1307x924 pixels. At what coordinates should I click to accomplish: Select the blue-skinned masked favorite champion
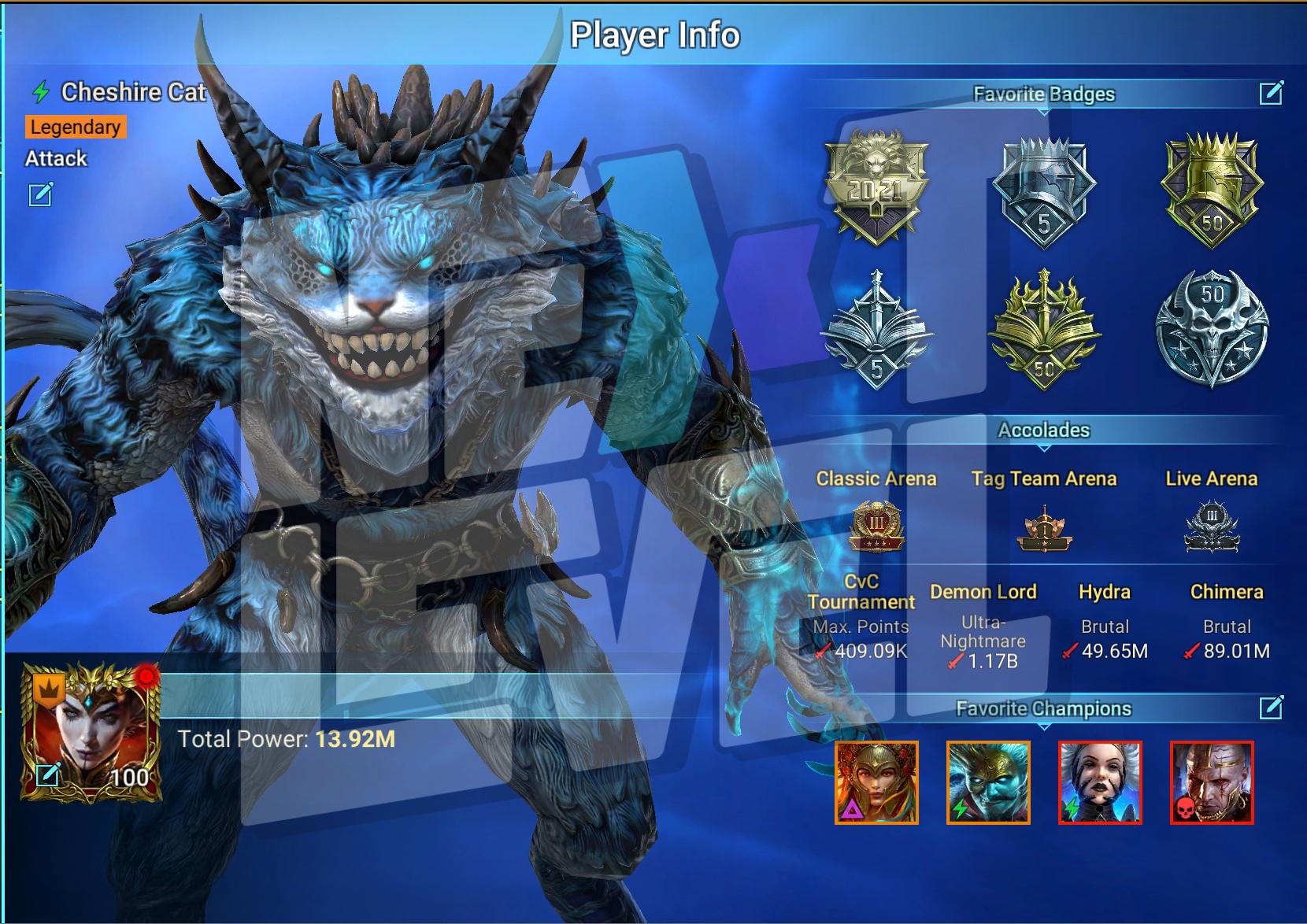(x=988, y=782)
